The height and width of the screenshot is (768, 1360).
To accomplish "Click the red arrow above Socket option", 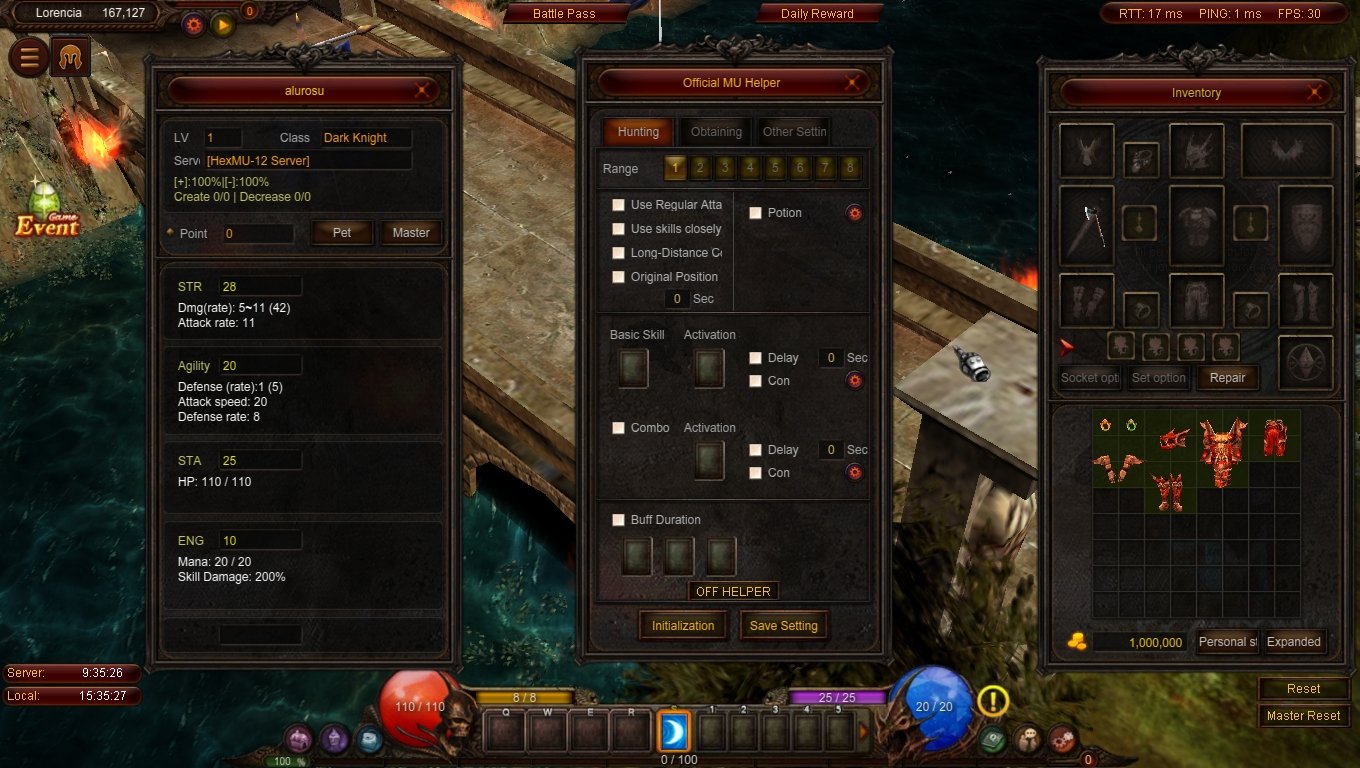I will (x=1067, y=348).
